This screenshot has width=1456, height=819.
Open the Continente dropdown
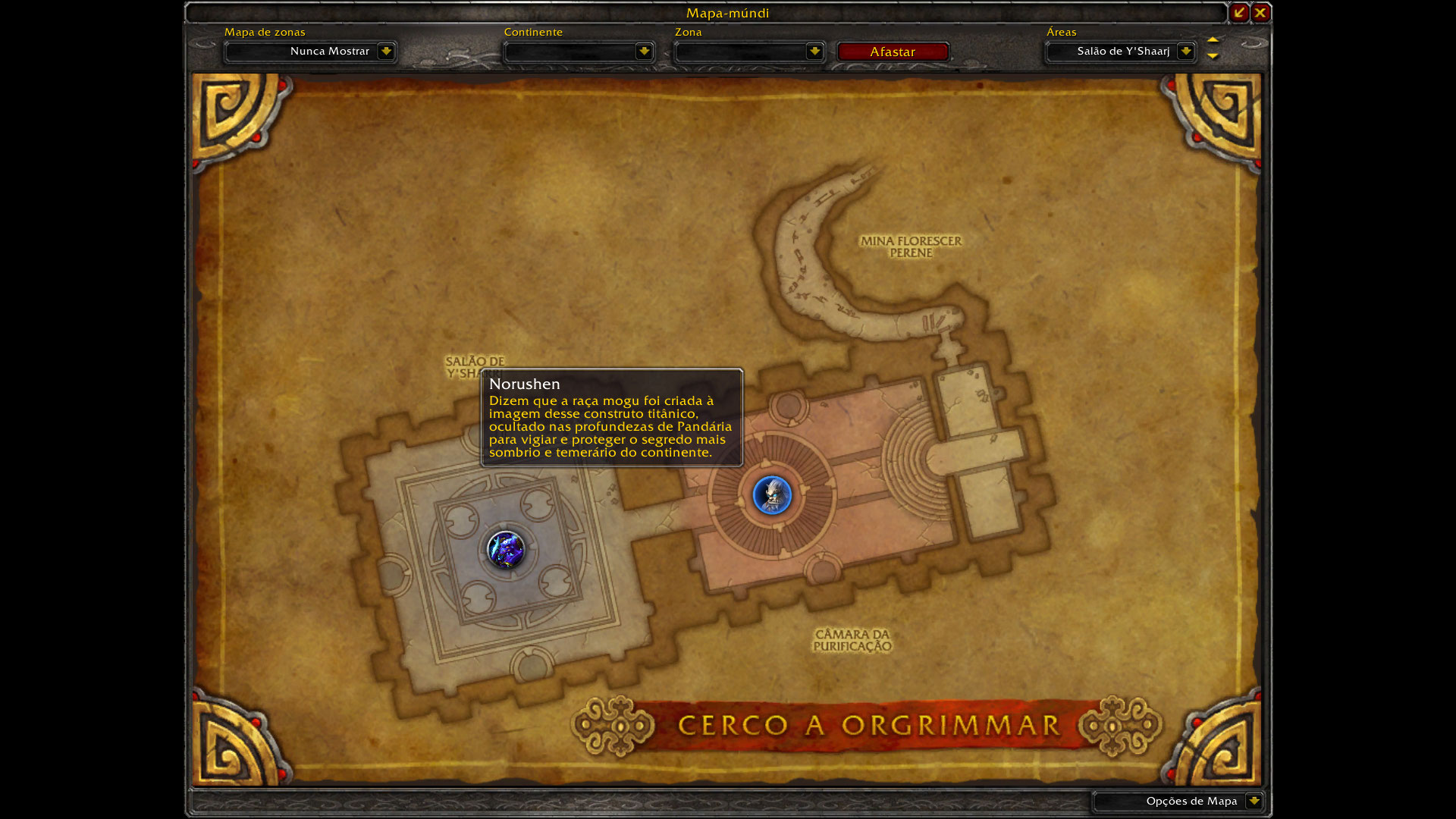644,52
